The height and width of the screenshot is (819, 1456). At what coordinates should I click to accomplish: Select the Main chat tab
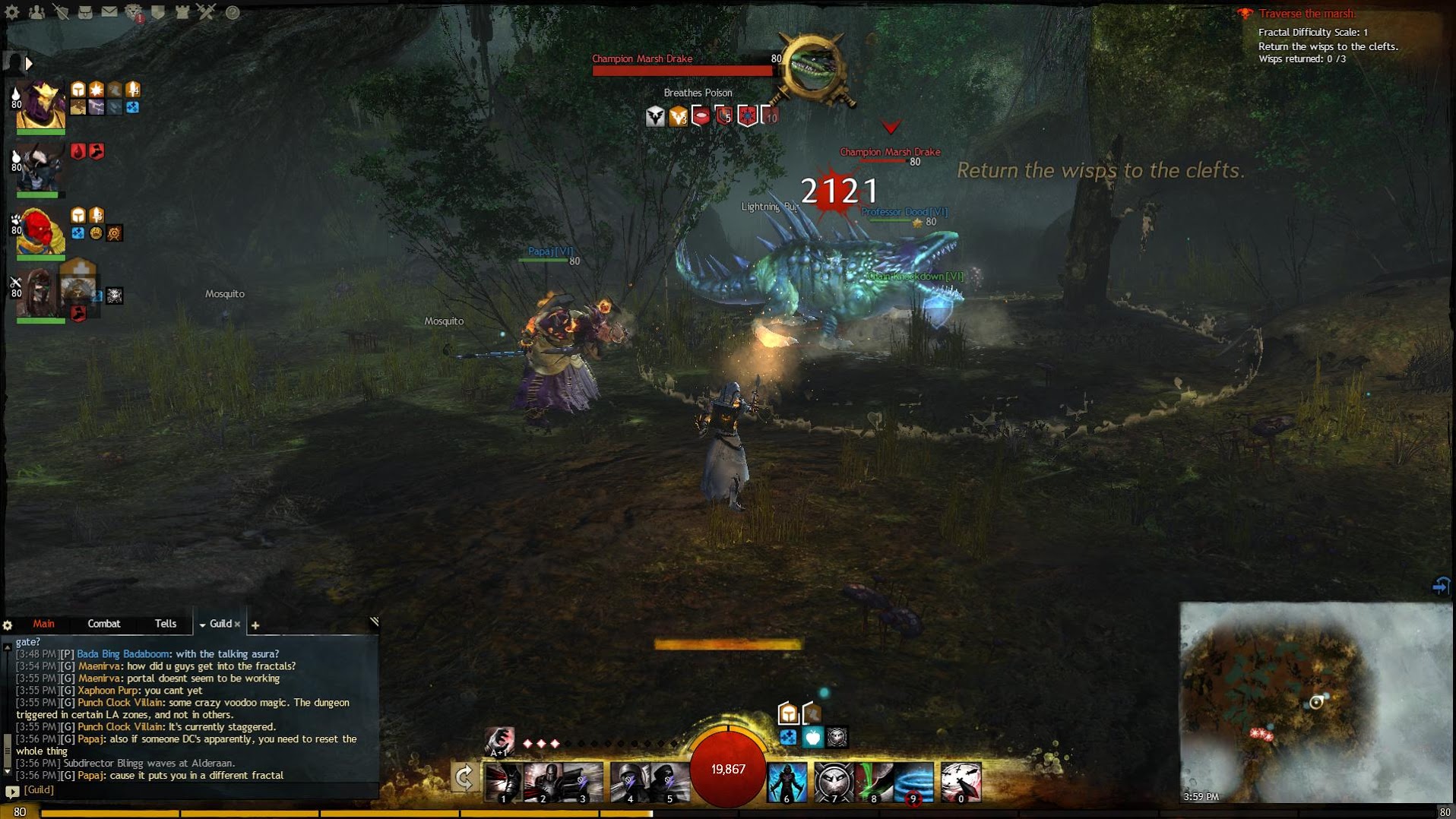(x=43, y=624)
